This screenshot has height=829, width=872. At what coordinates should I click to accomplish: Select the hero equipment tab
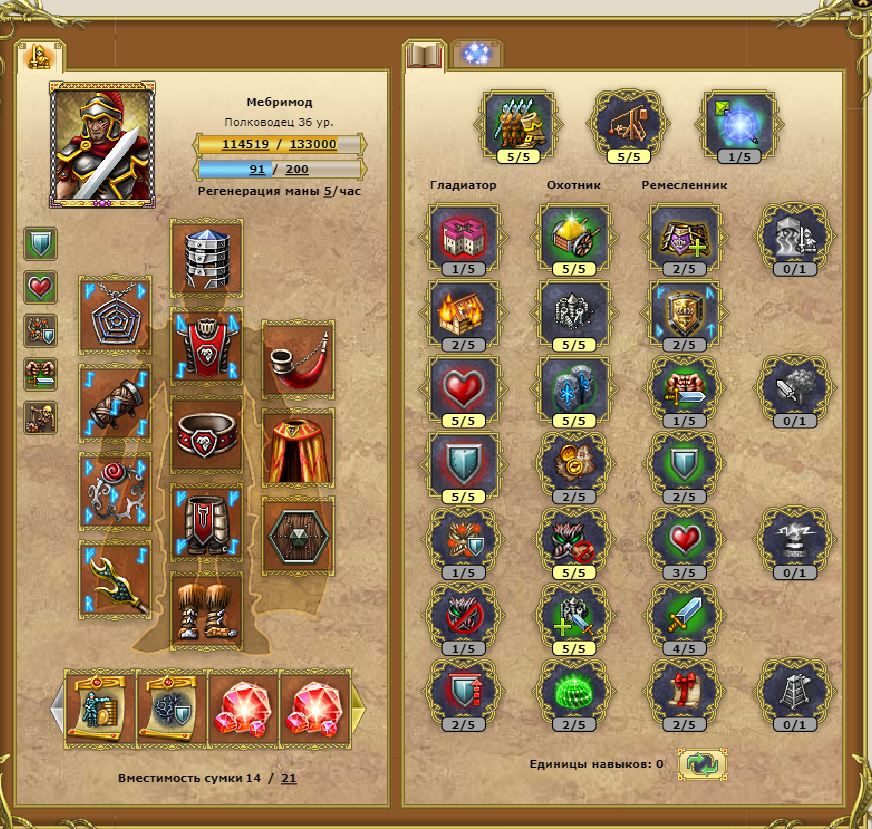pyautogui.click(x=41, y=56)
